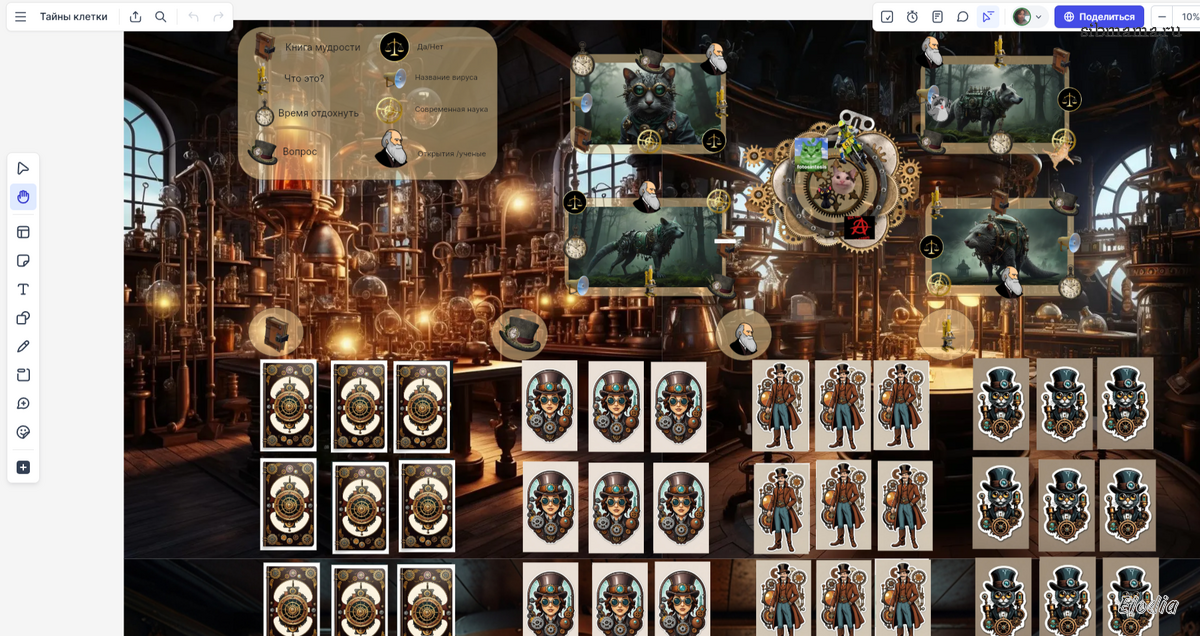Select the sticky note tool

23,261
